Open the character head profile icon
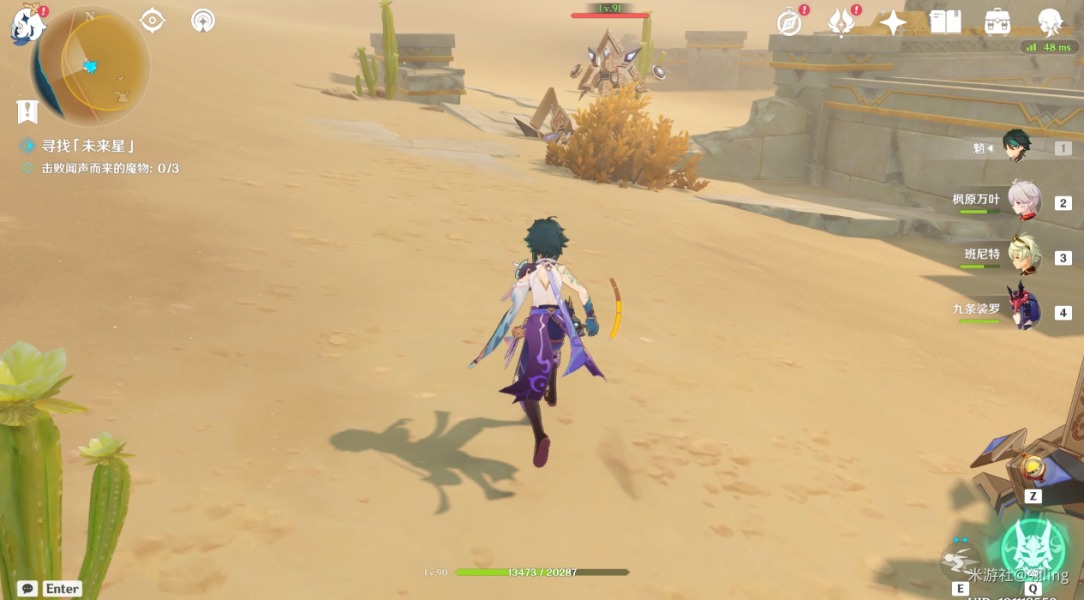This screenshot has height=600, width=1084. [x=1050, y=22]
